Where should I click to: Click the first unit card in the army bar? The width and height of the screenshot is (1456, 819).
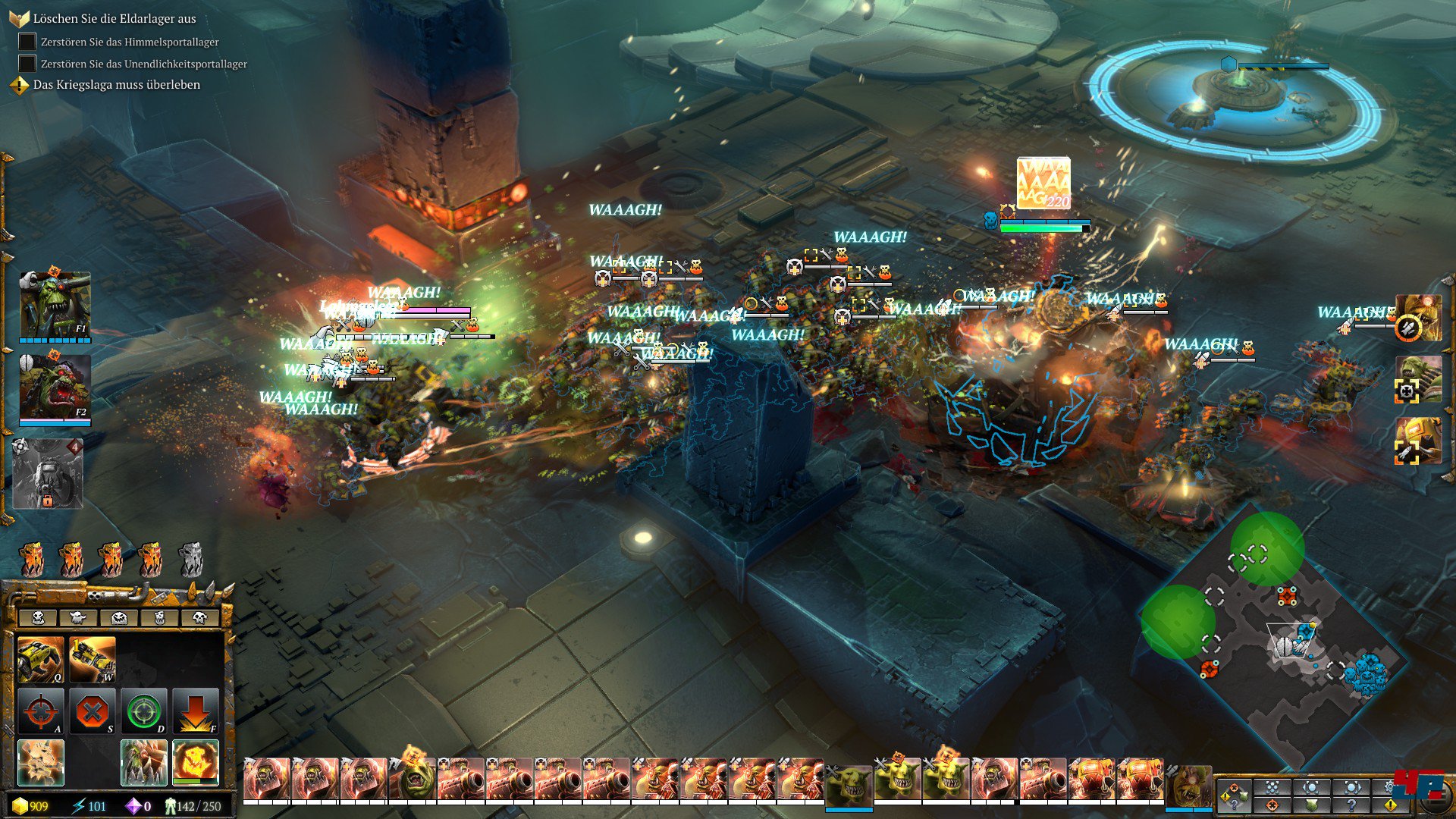[x=266, y=780]
